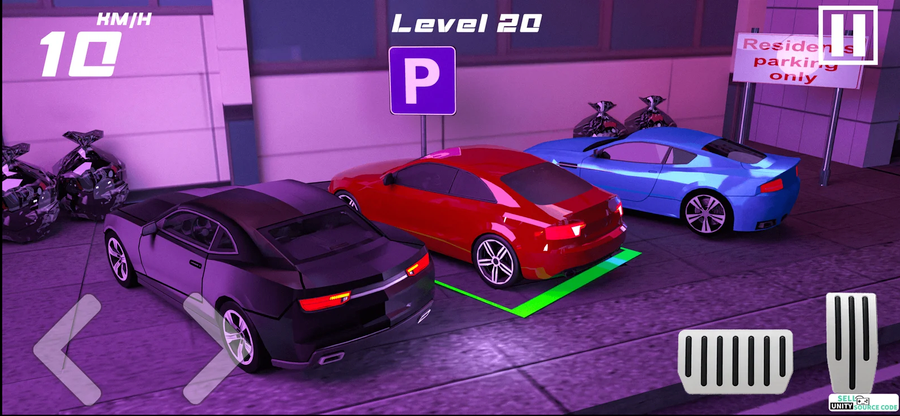Pause the game with the pause button

click(847, 33)
